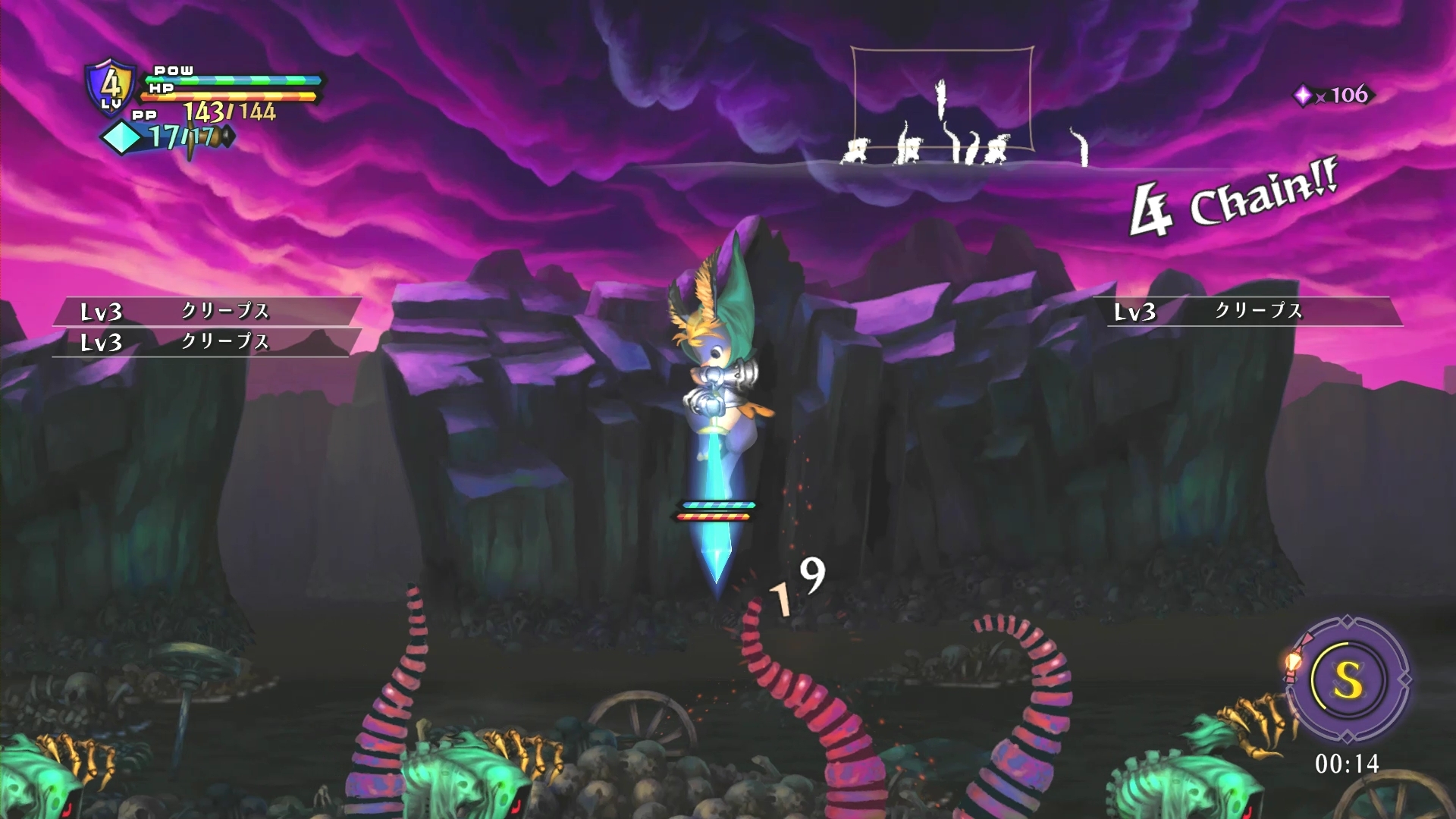The image size is (1456, 819).
Task: Select the PP label in the HUD
Action: pos(144,115)
